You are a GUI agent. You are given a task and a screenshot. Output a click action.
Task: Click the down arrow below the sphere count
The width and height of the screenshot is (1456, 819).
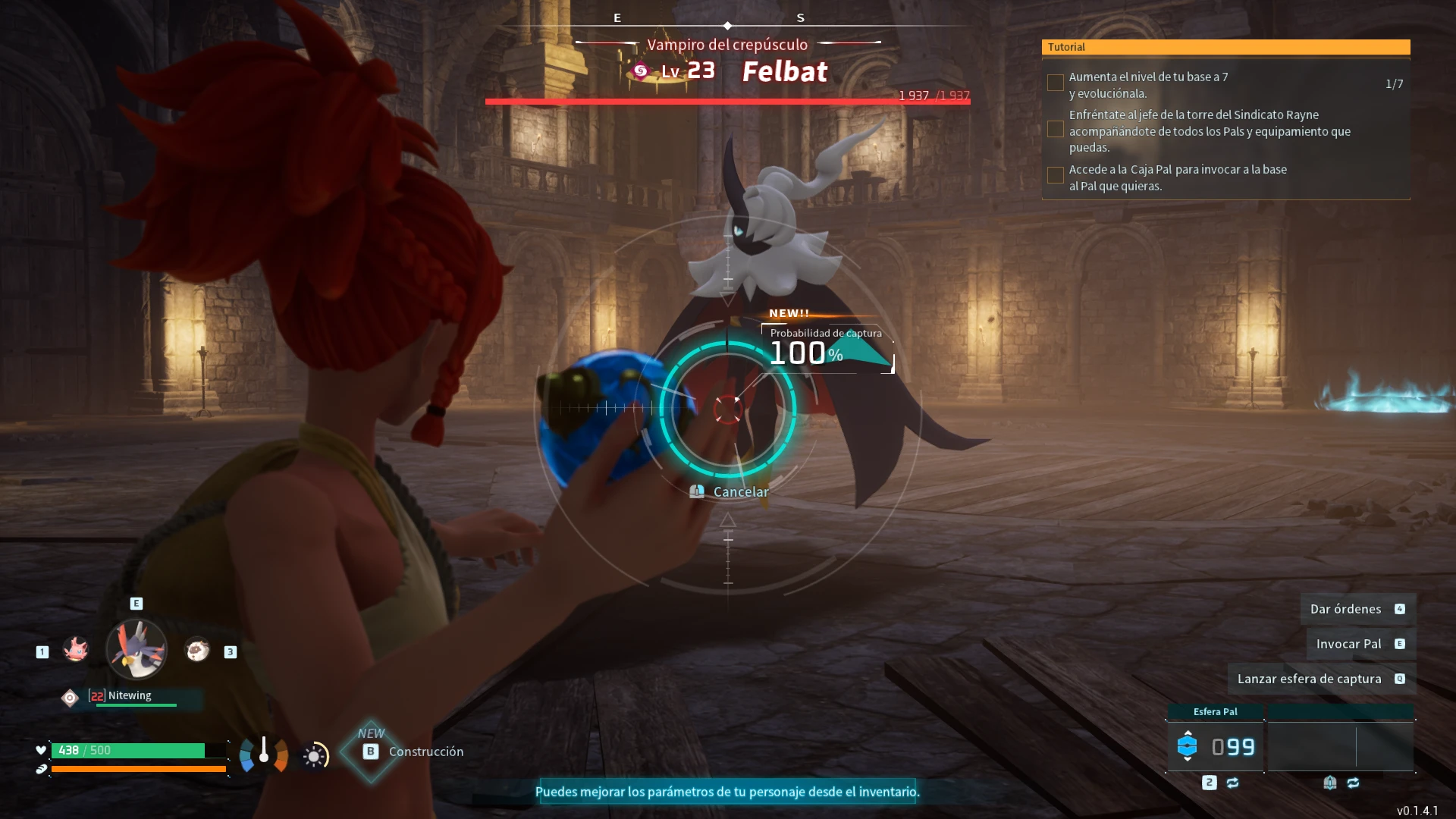[1188, 758]
